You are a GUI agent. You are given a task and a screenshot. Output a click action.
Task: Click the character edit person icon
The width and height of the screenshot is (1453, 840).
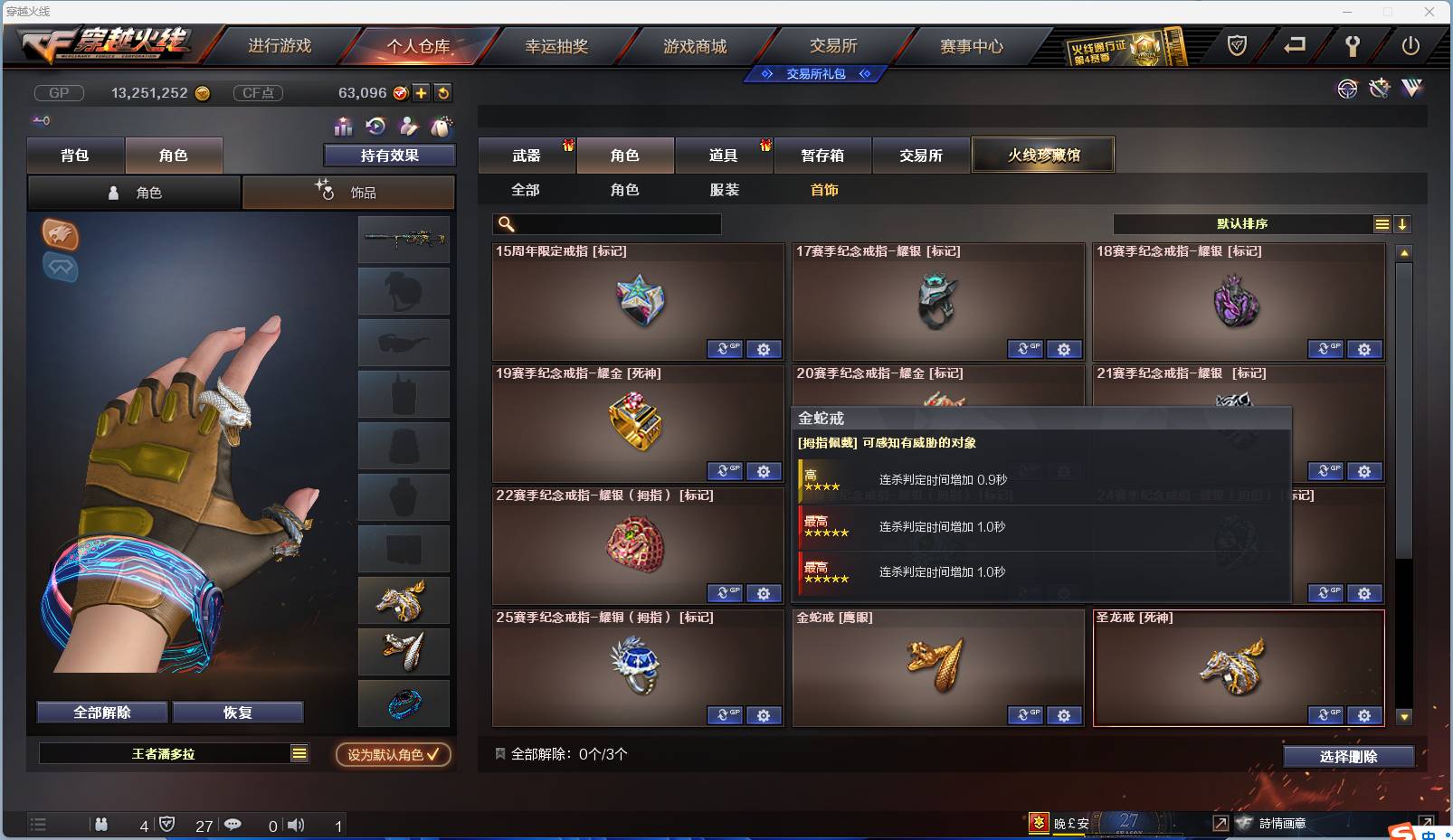click(x=408, y=127)
